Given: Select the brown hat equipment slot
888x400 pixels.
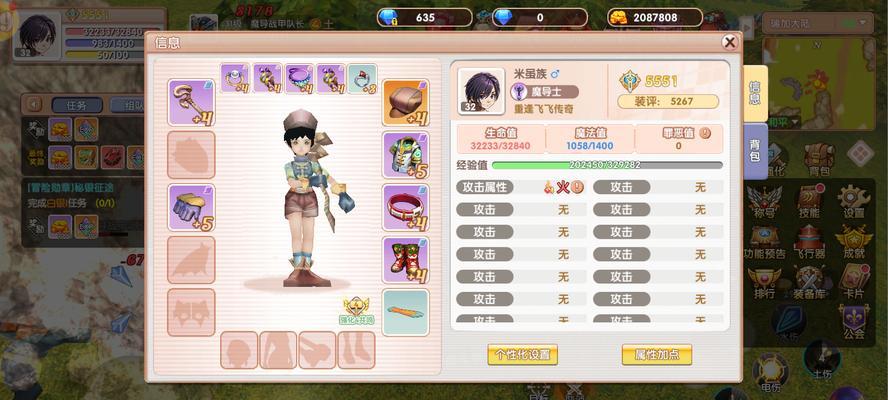Looking at the screenshot, I should tap(405, 103).
